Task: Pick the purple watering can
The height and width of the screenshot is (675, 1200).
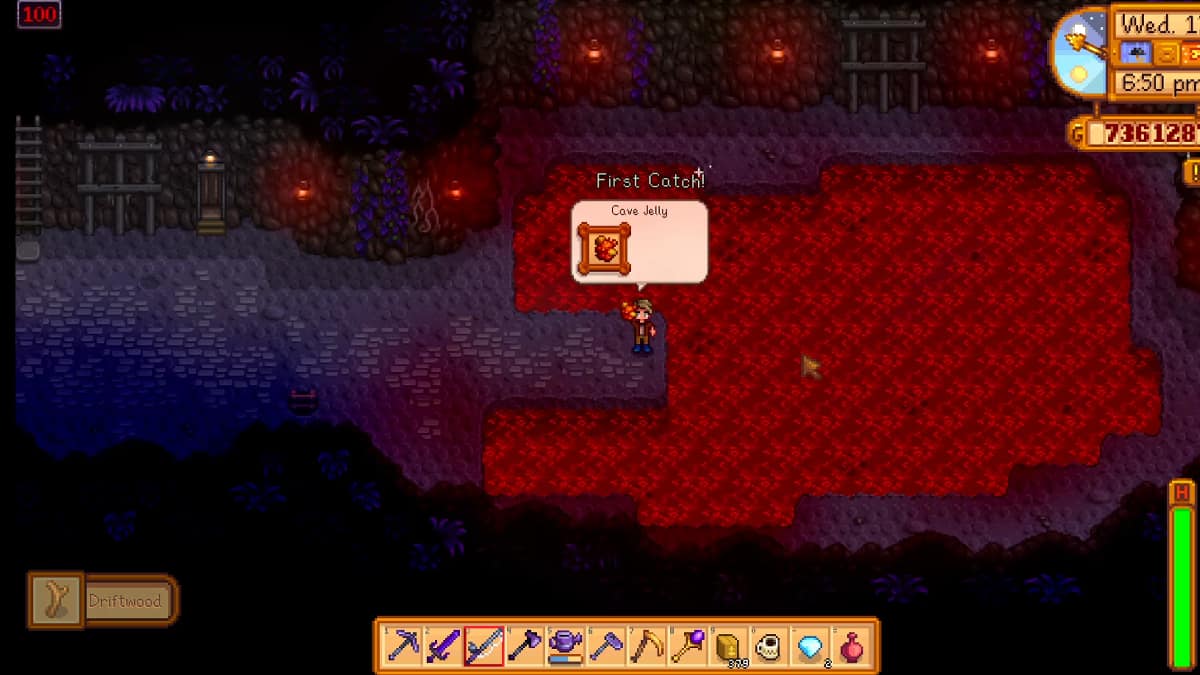Action: tap(565, 646)
